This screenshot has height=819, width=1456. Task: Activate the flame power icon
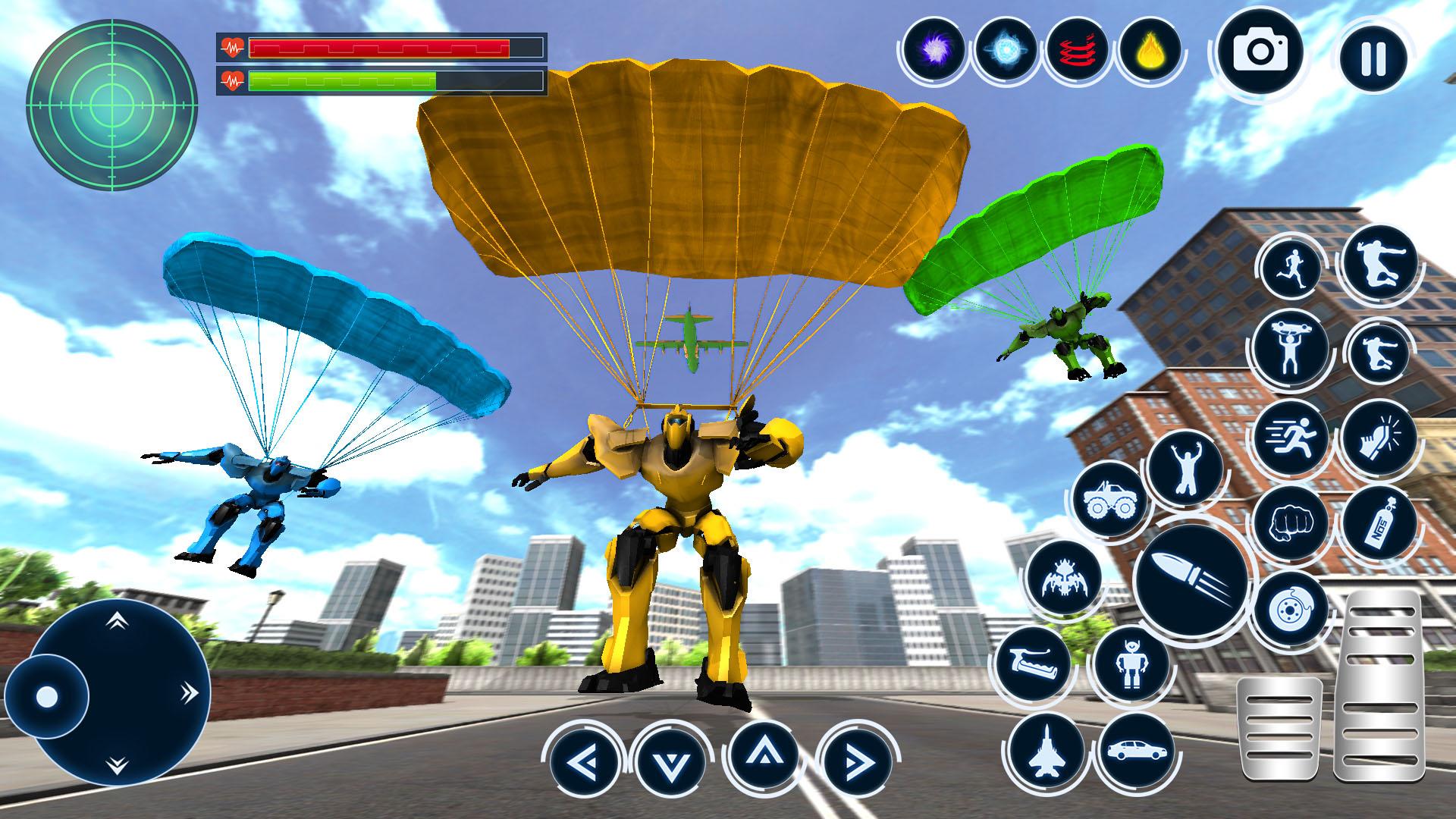tap(1150, 51)
